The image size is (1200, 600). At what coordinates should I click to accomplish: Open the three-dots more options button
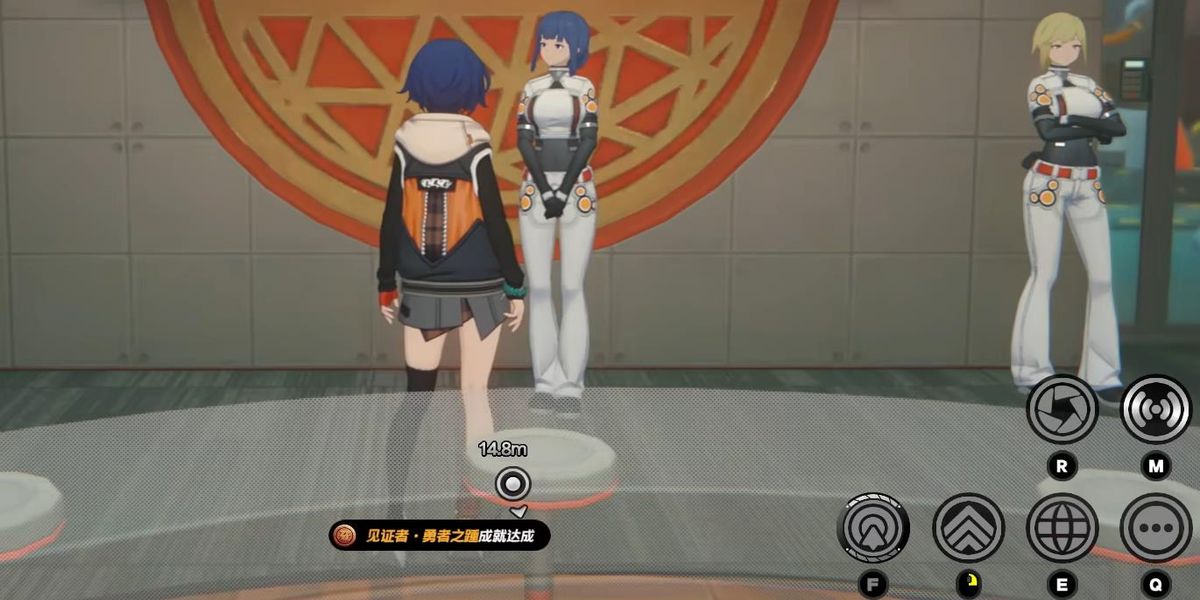(x=1155, y=527)
